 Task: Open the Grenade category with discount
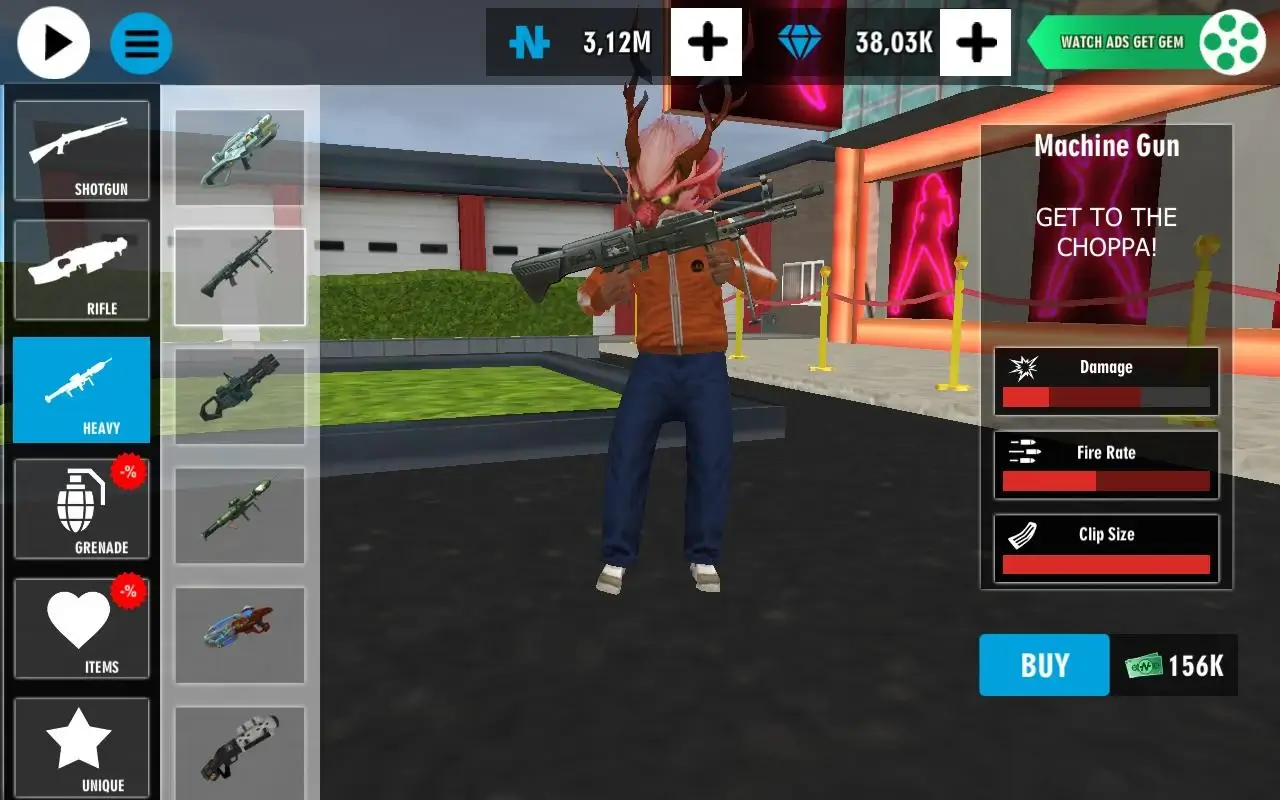pos(81,508)
